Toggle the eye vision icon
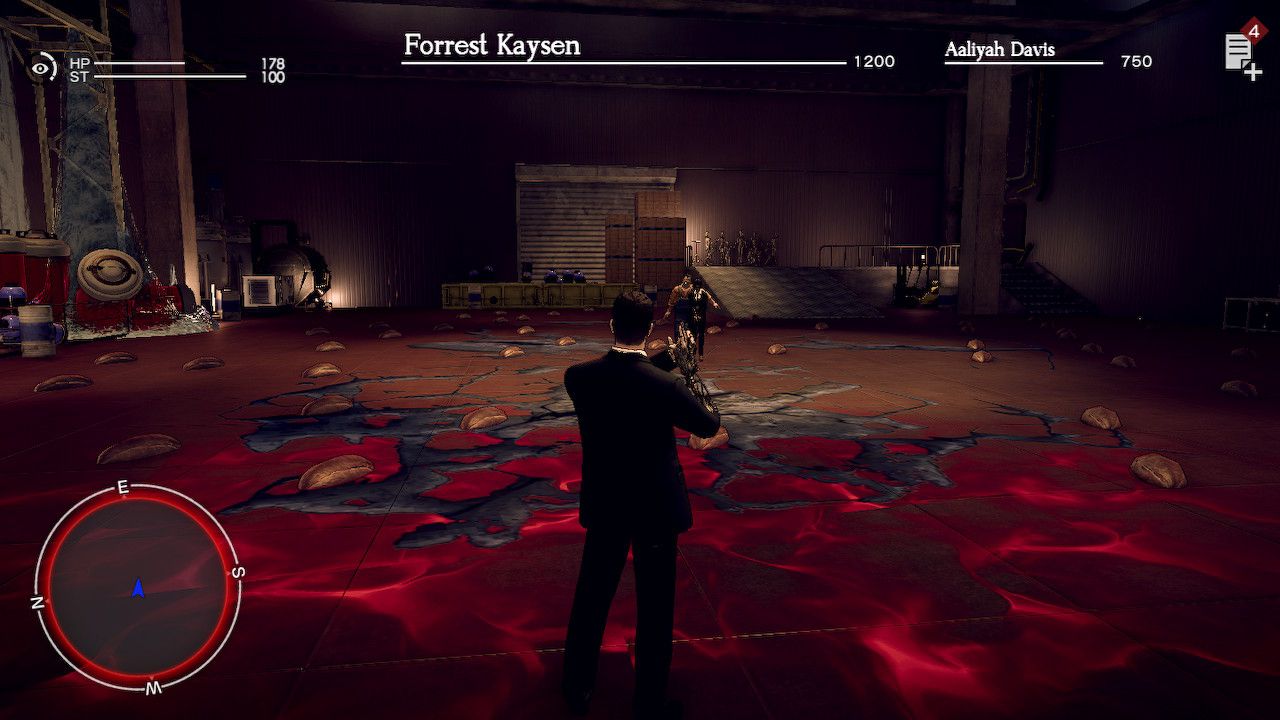 click(42, 68)
